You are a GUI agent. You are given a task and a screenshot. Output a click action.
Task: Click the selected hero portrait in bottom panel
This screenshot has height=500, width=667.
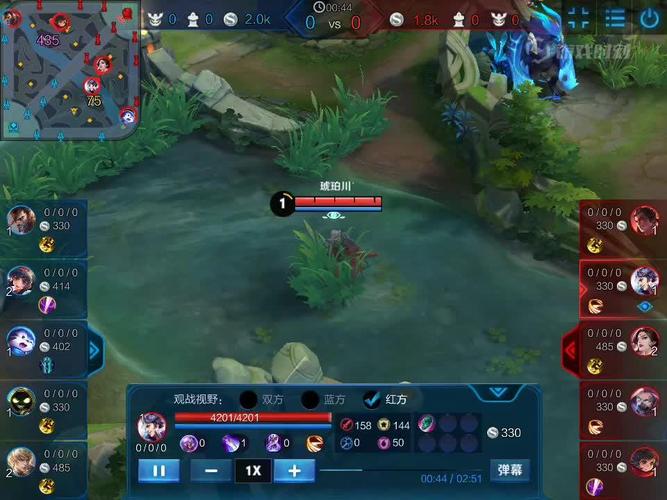(152, 427)
